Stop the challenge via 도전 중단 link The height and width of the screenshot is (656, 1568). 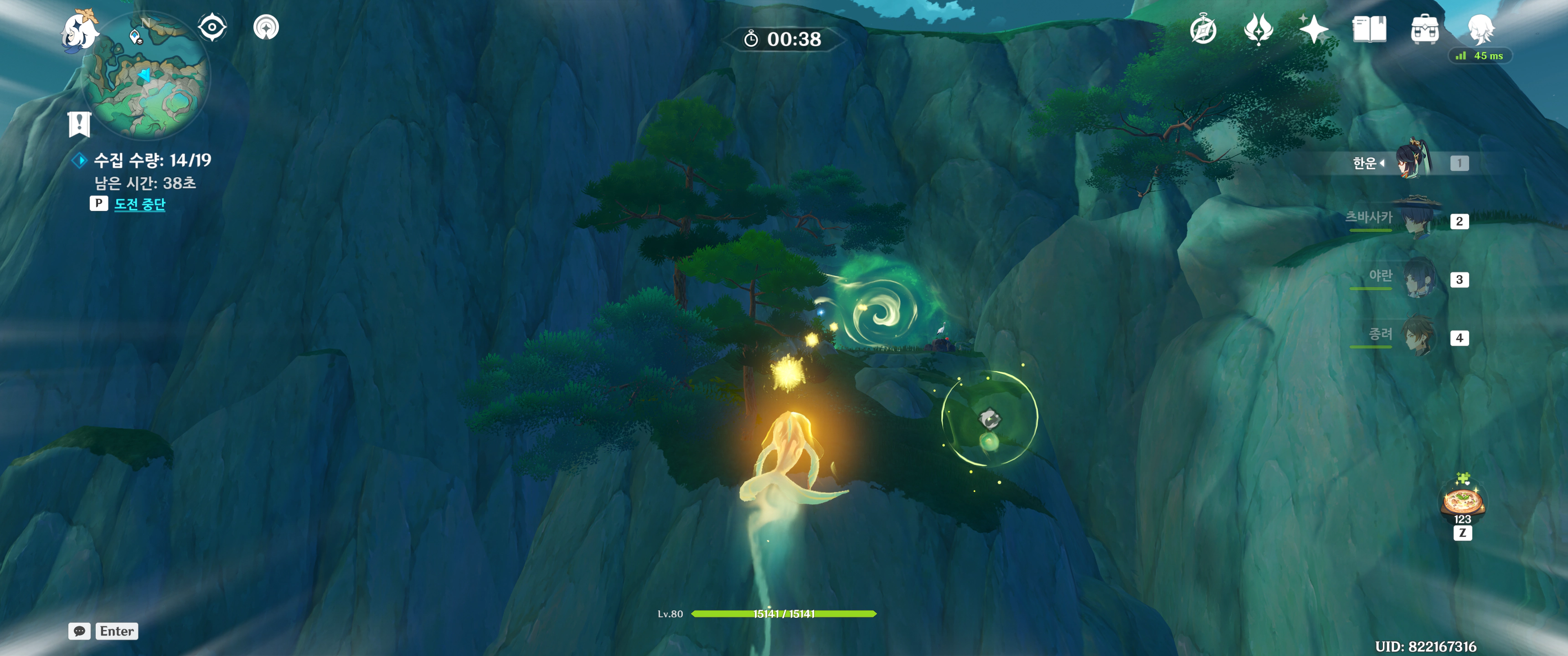point(140,205)
